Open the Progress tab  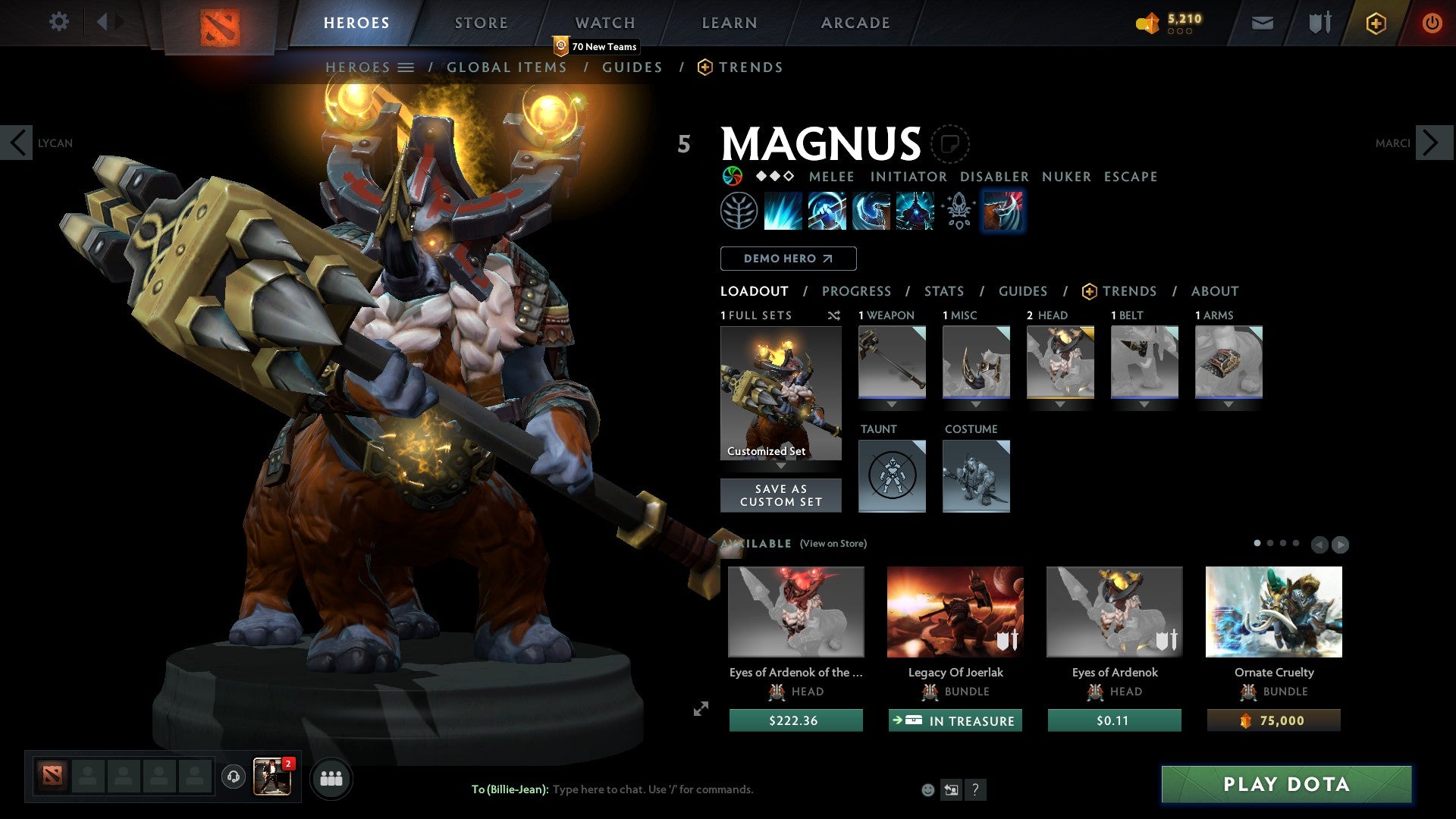(x=856, y=291)
